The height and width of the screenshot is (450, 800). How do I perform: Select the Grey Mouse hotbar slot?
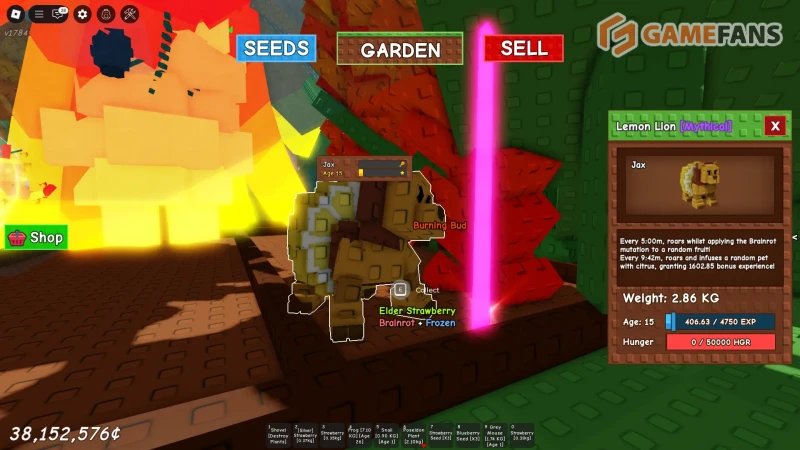click(x=495, y=434)
